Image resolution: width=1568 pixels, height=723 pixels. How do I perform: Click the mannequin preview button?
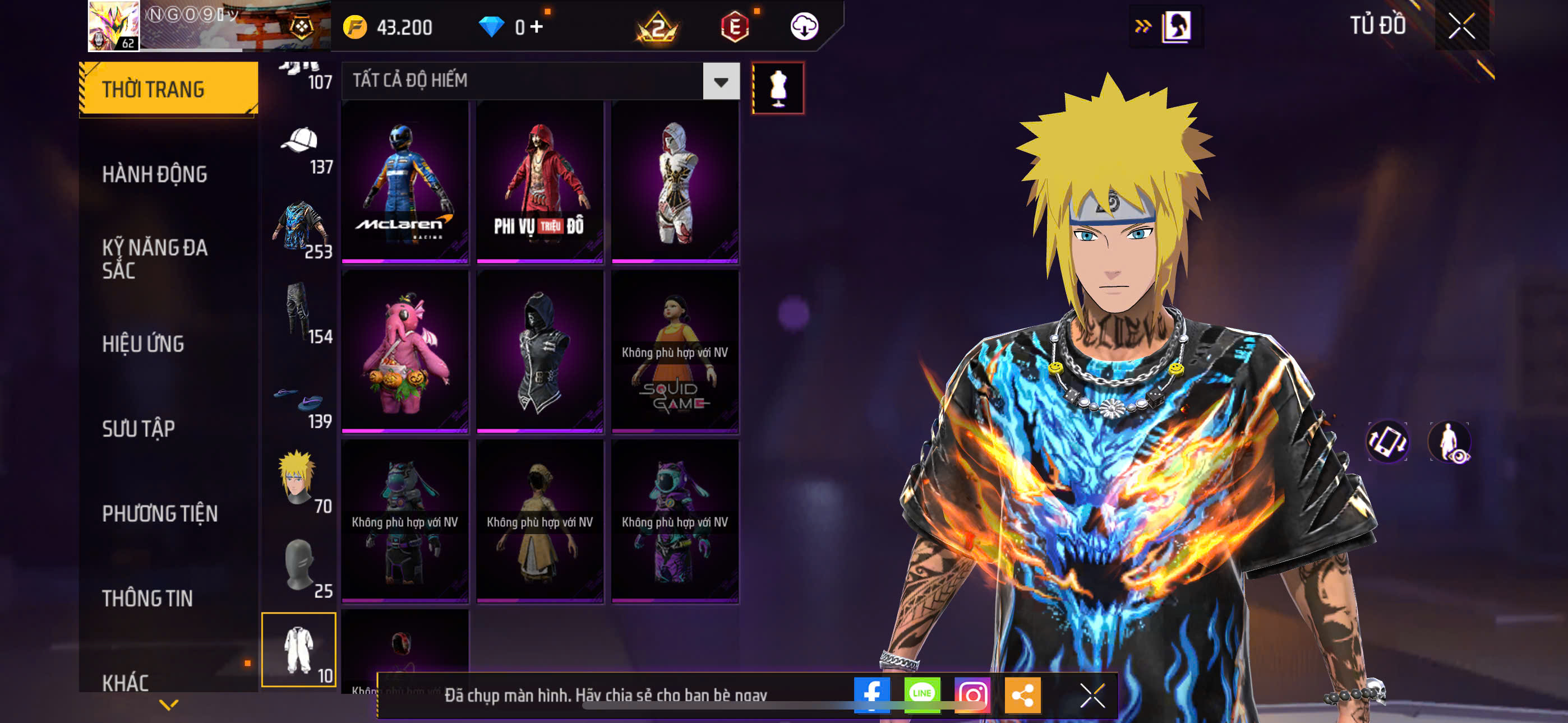(x=778, y=87)
